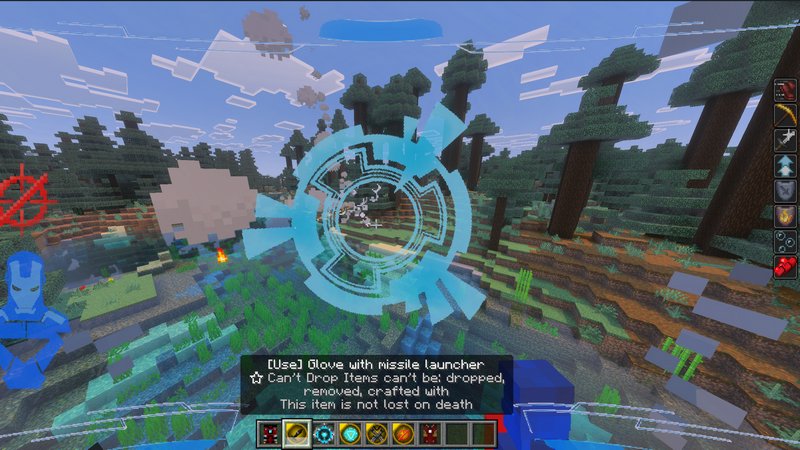Select the white sword sidebar icon

785,139
